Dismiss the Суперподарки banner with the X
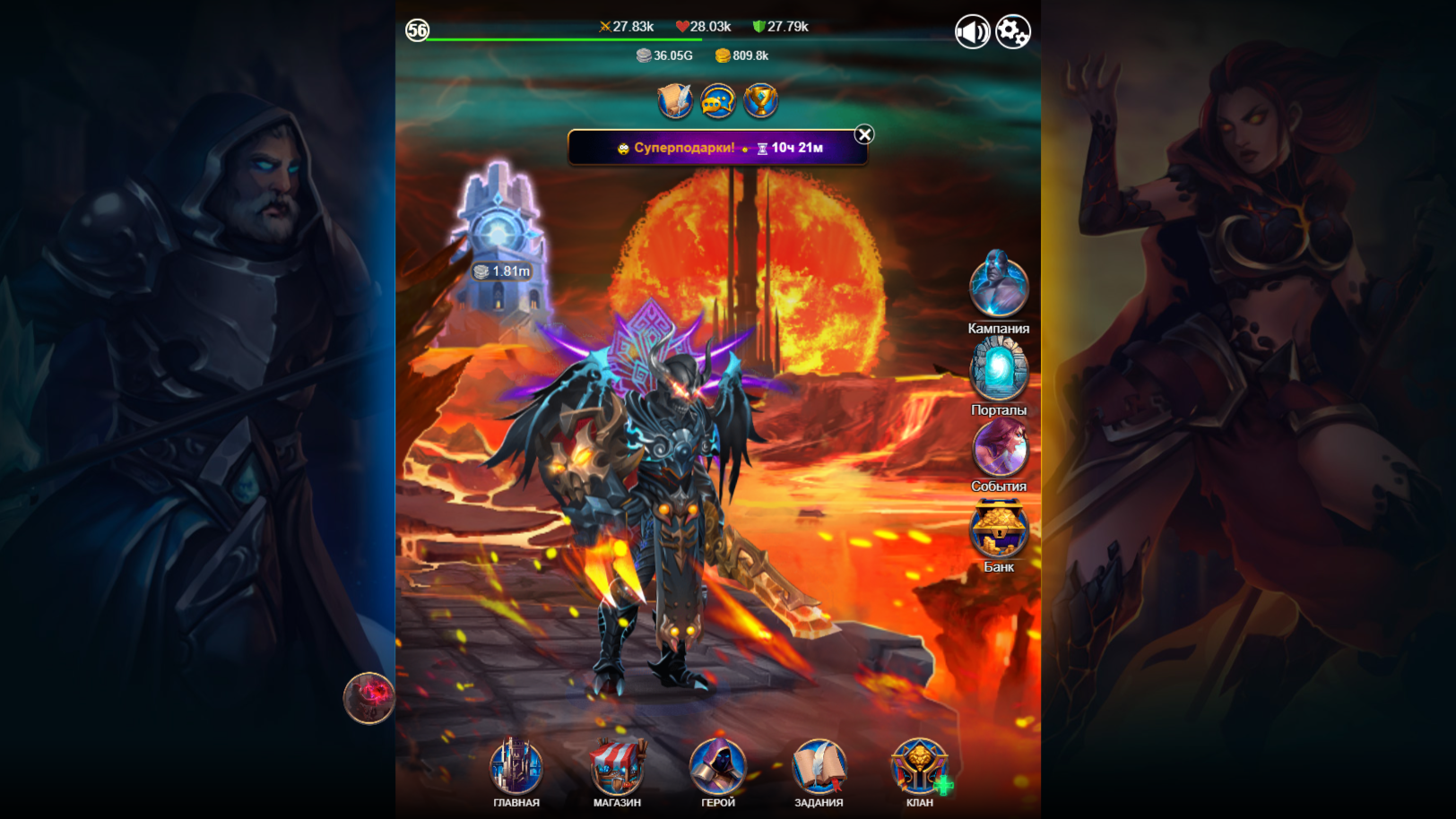The height and width of the screenshot is (819, 1456). tap(862, 133)
